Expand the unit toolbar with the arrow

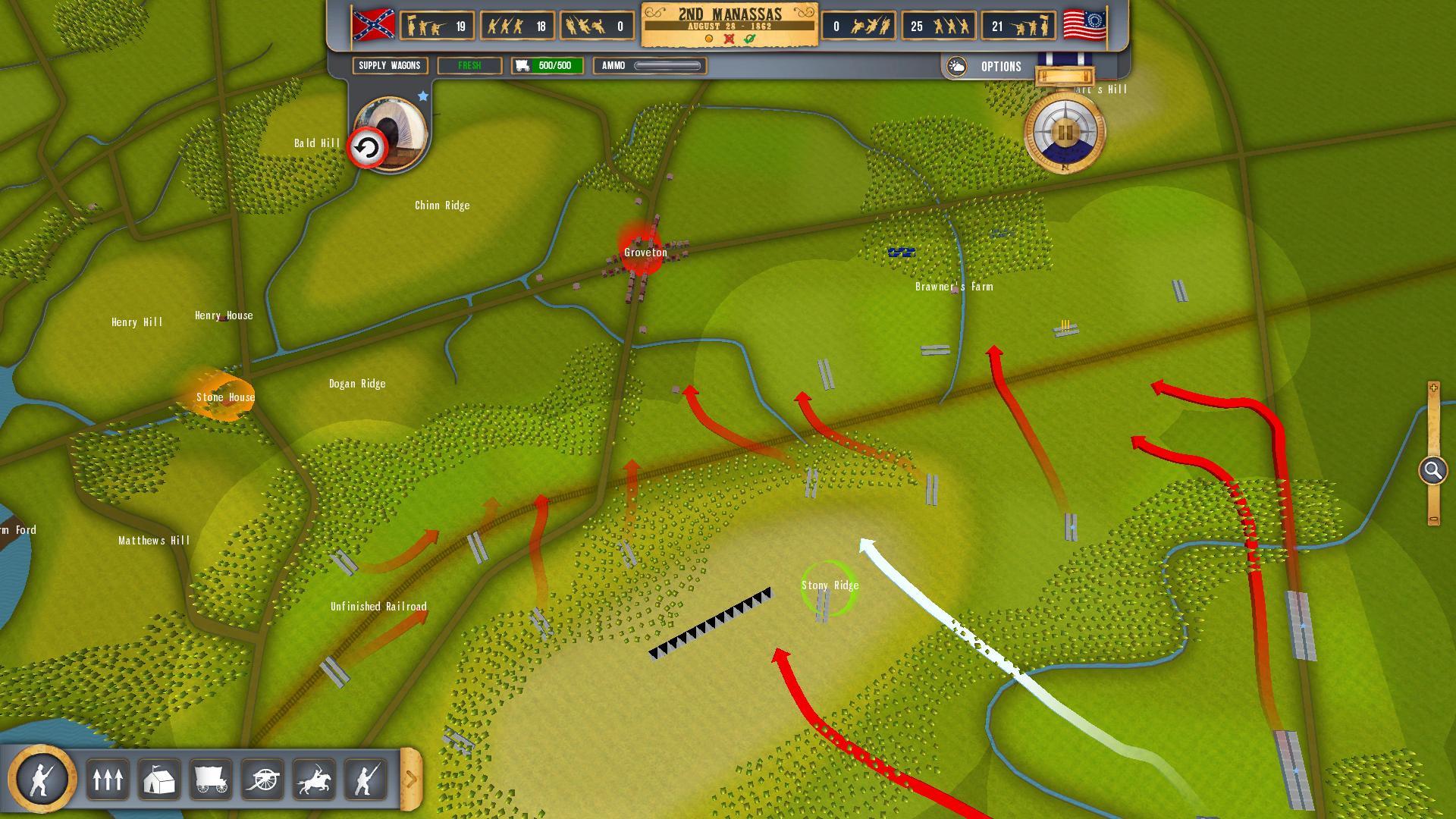tap(411, 779)
